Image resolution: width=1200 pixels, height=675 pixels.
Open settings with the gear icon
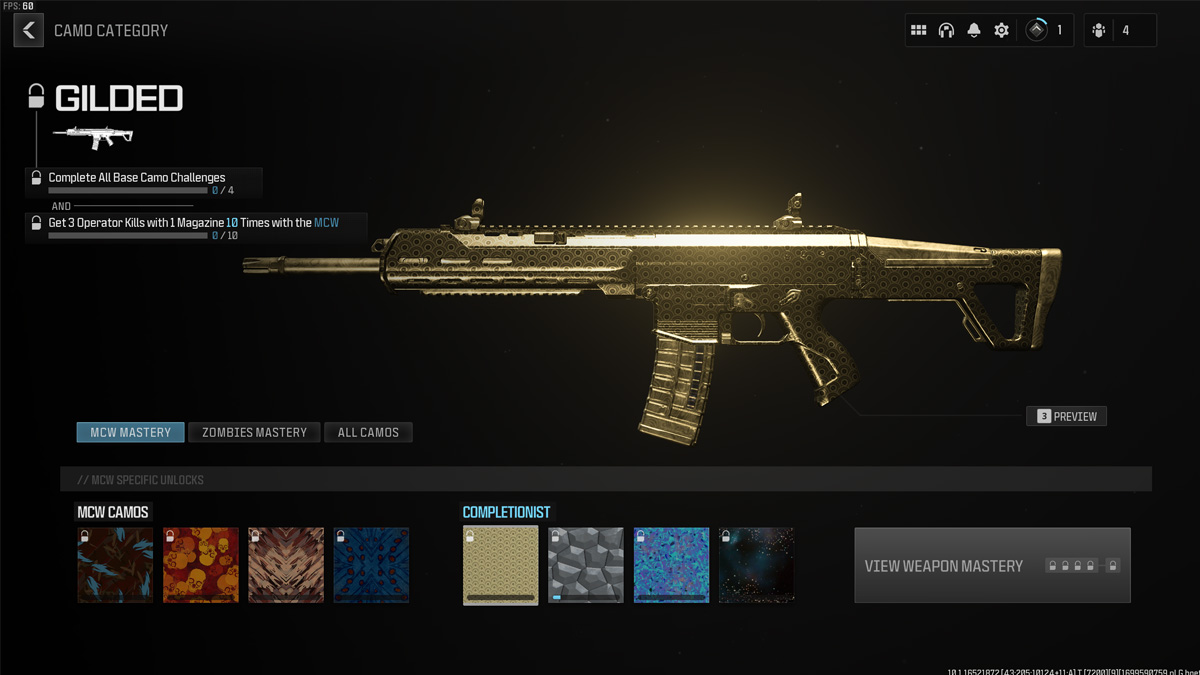point(1001,31)
